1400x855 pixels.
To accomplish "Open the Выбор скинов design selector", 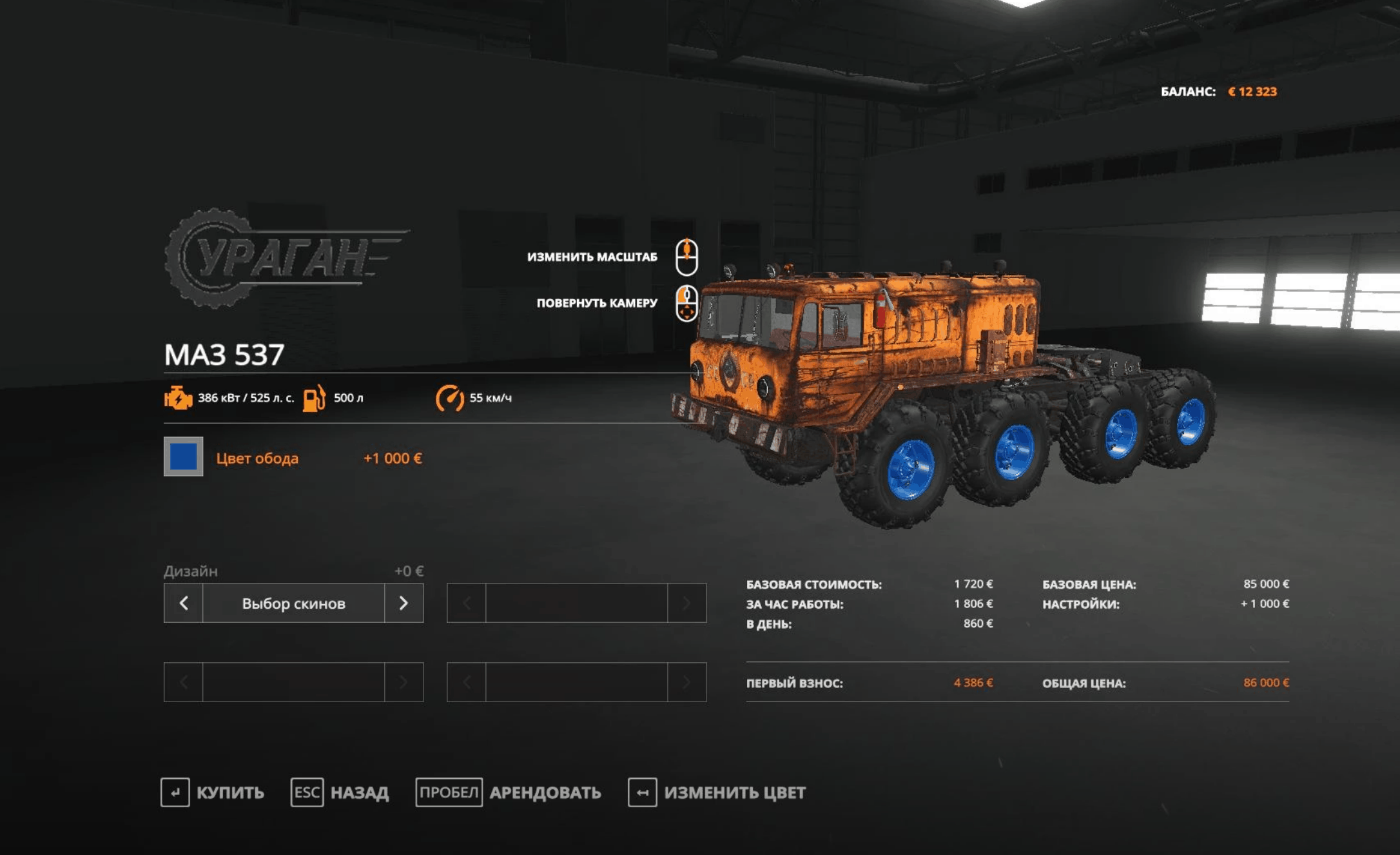I will [x=293, y=603].
